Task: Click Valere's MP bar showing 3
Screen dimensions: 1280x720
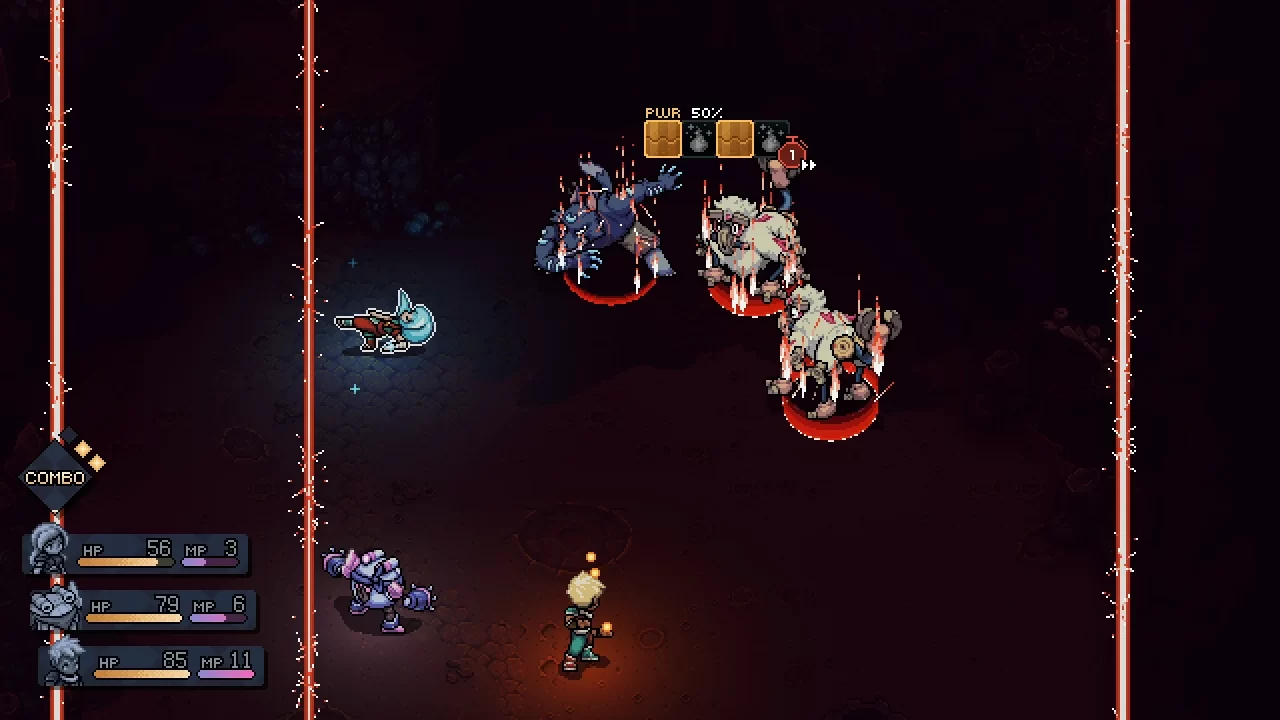Action: coord(210,560)
